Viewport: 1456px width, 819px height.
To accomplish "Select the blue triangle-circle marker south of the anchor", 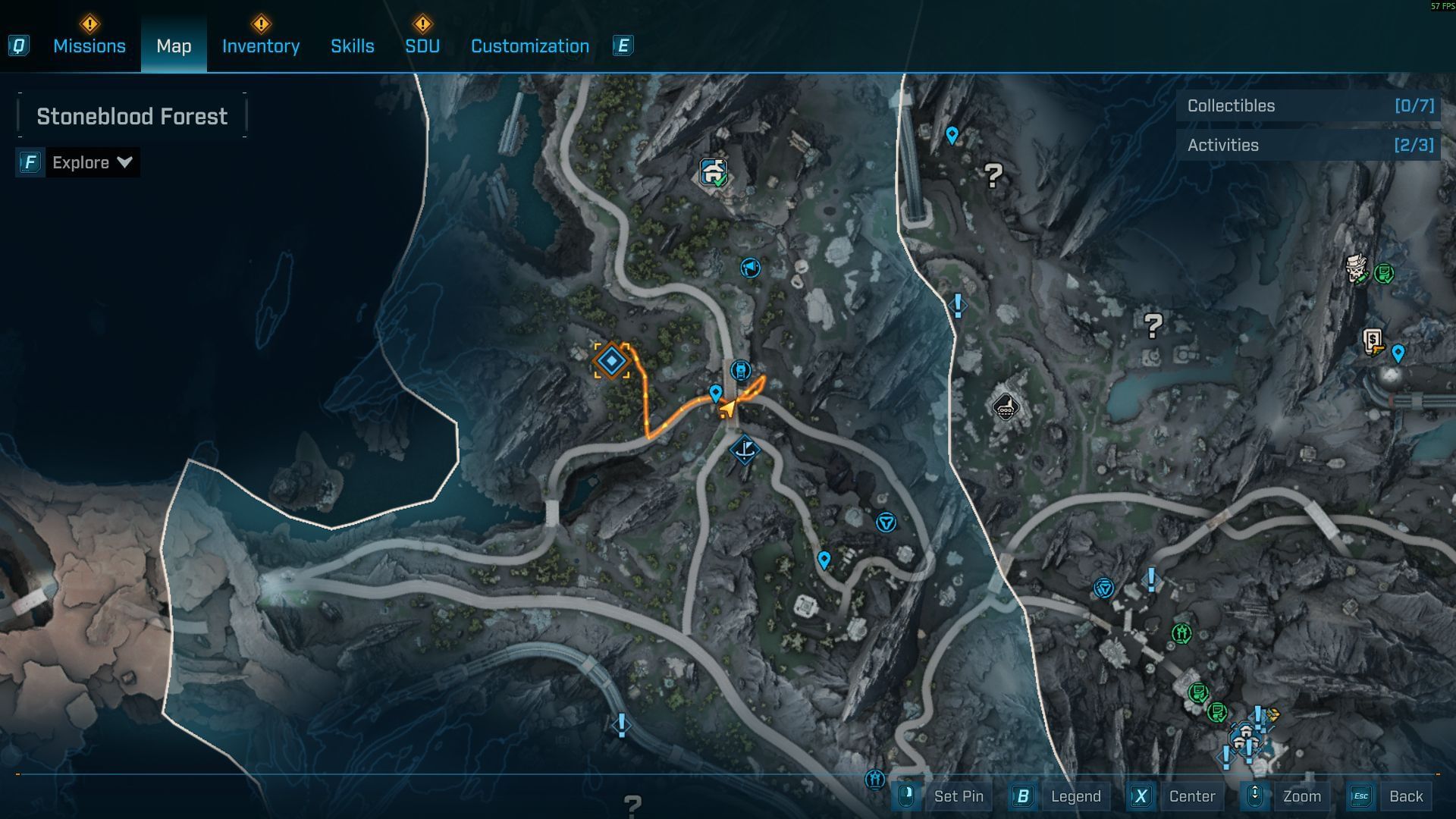I will [886, 522].
